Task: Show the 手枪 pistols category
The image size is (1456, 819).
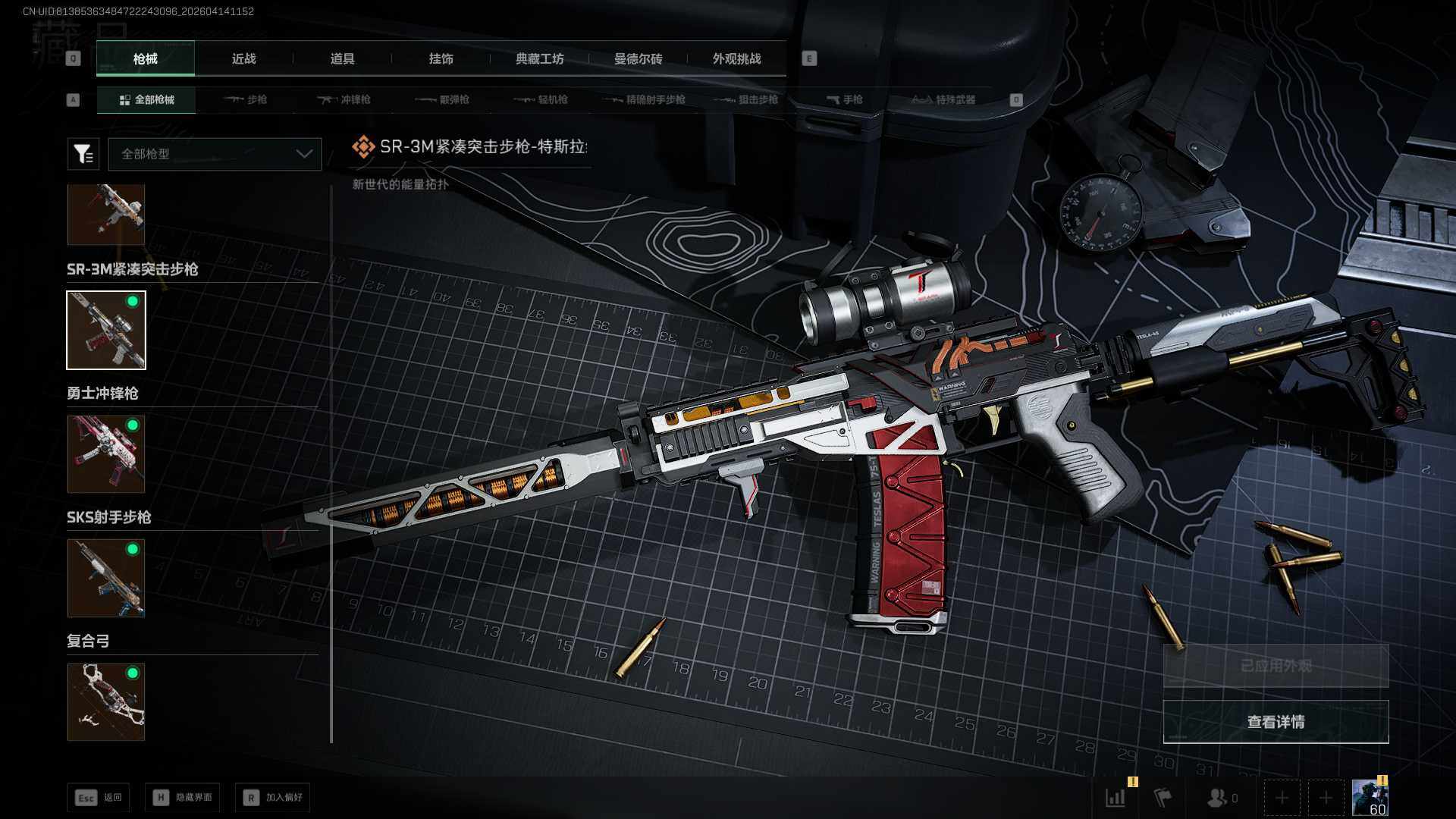Action: (x=845, y=99)
